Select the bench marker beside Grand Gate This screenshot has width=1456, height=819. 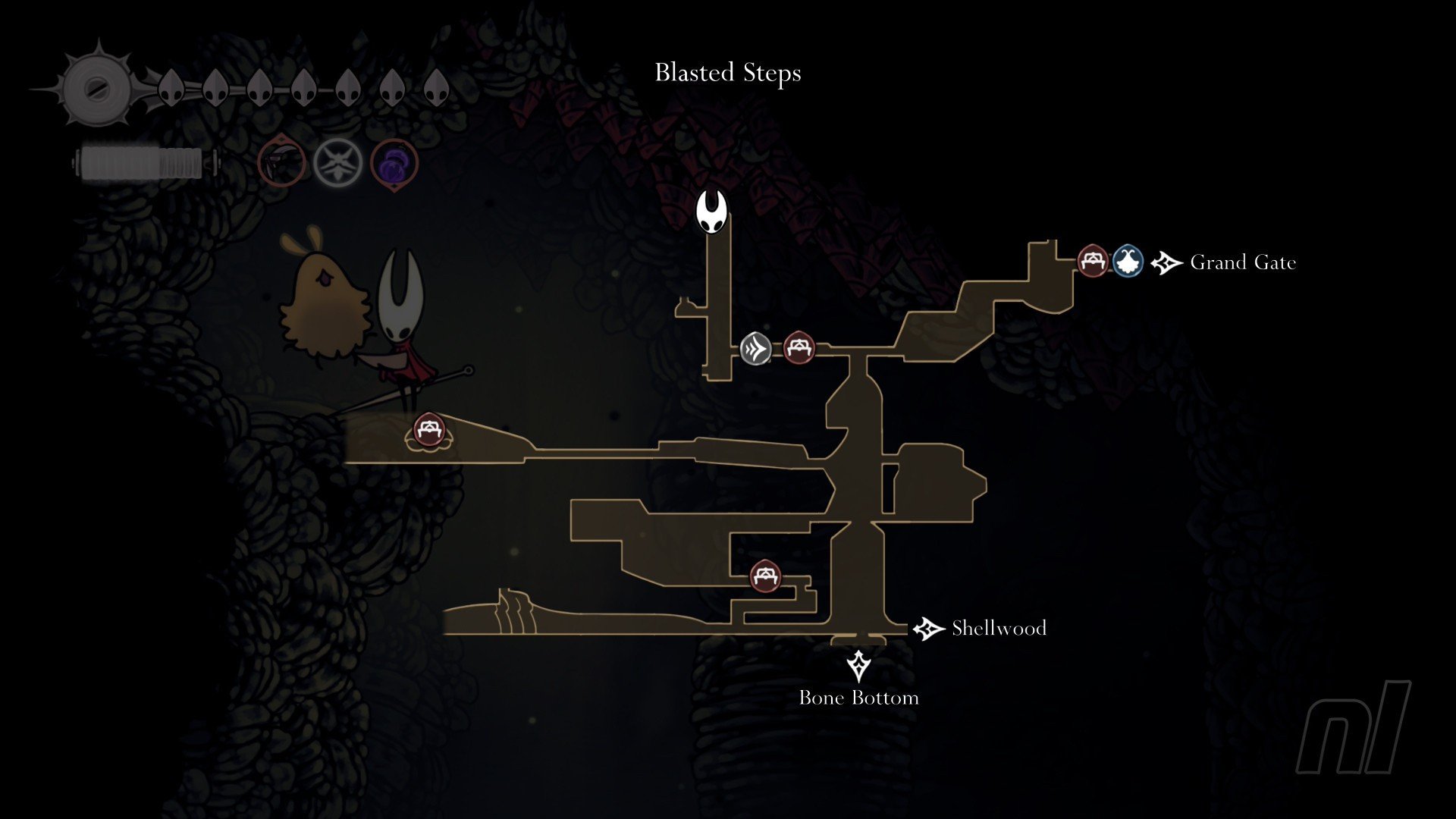click(x=1093, y=262)
